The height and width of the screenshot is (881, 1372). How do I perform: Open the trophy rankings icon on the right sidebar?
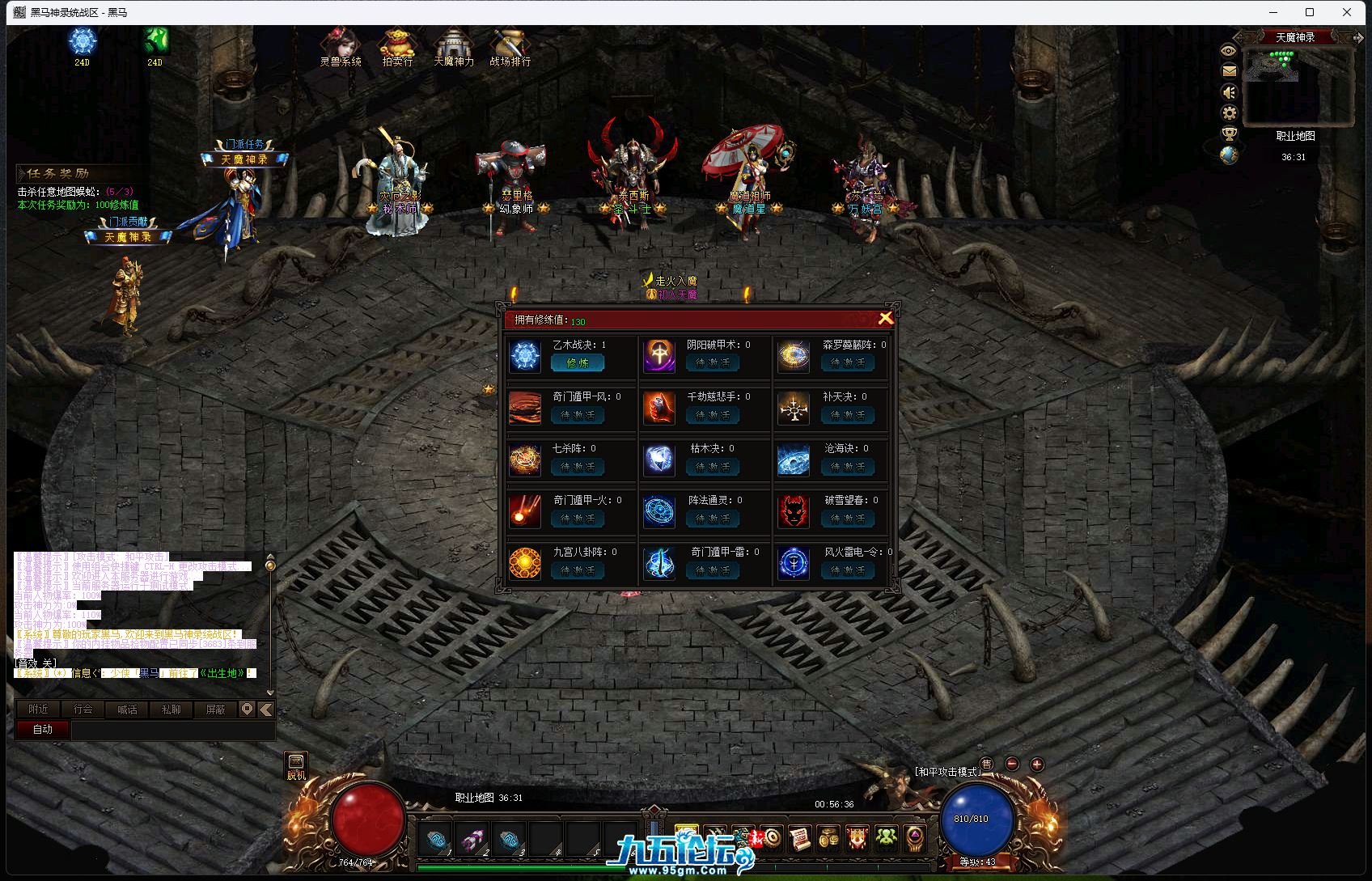click(1229, 135)
